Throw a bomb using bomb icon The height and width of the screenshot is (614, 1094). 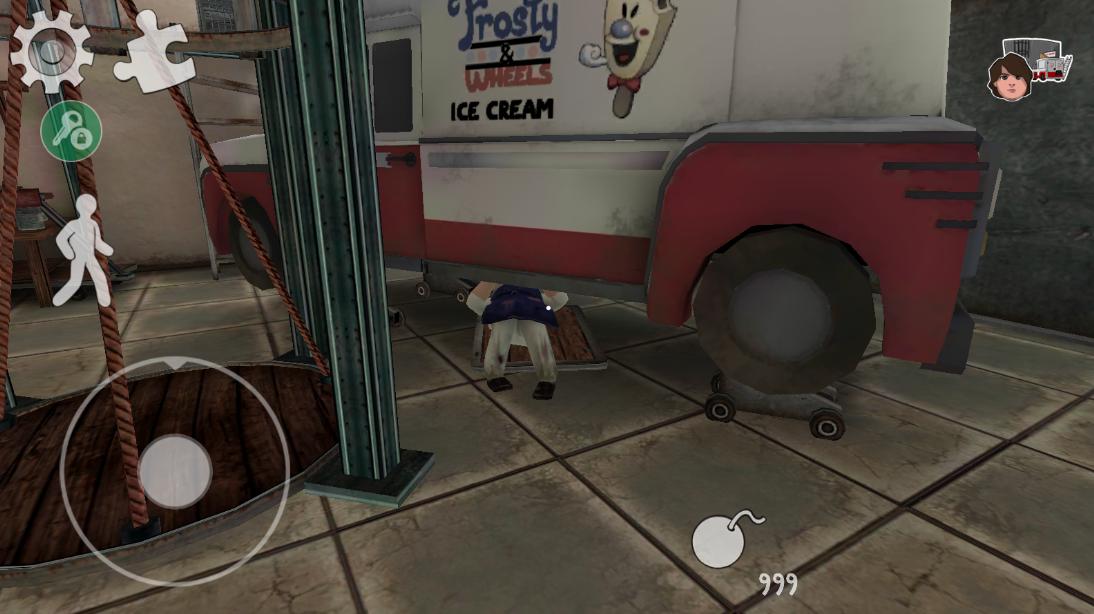pyautogui.click(x=722, y=541)
